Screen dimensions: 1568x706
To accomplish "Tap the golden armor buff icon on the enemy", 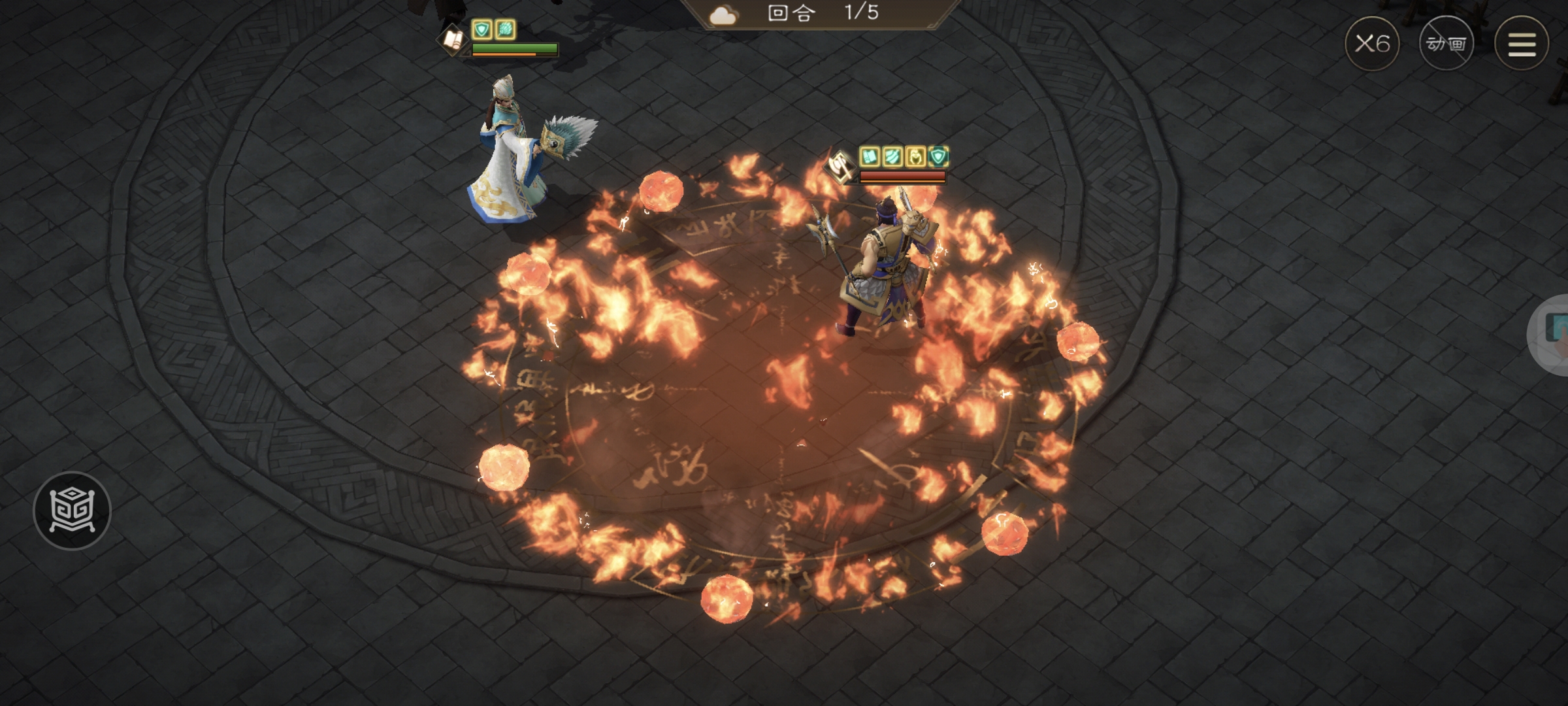I will click(916, 158).
